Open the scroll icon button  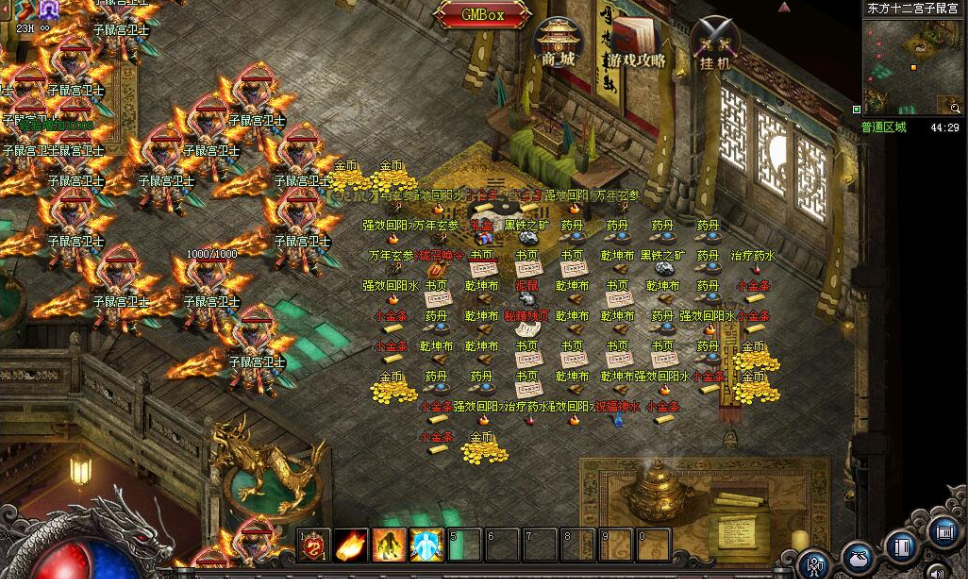(x=943, y=532)
